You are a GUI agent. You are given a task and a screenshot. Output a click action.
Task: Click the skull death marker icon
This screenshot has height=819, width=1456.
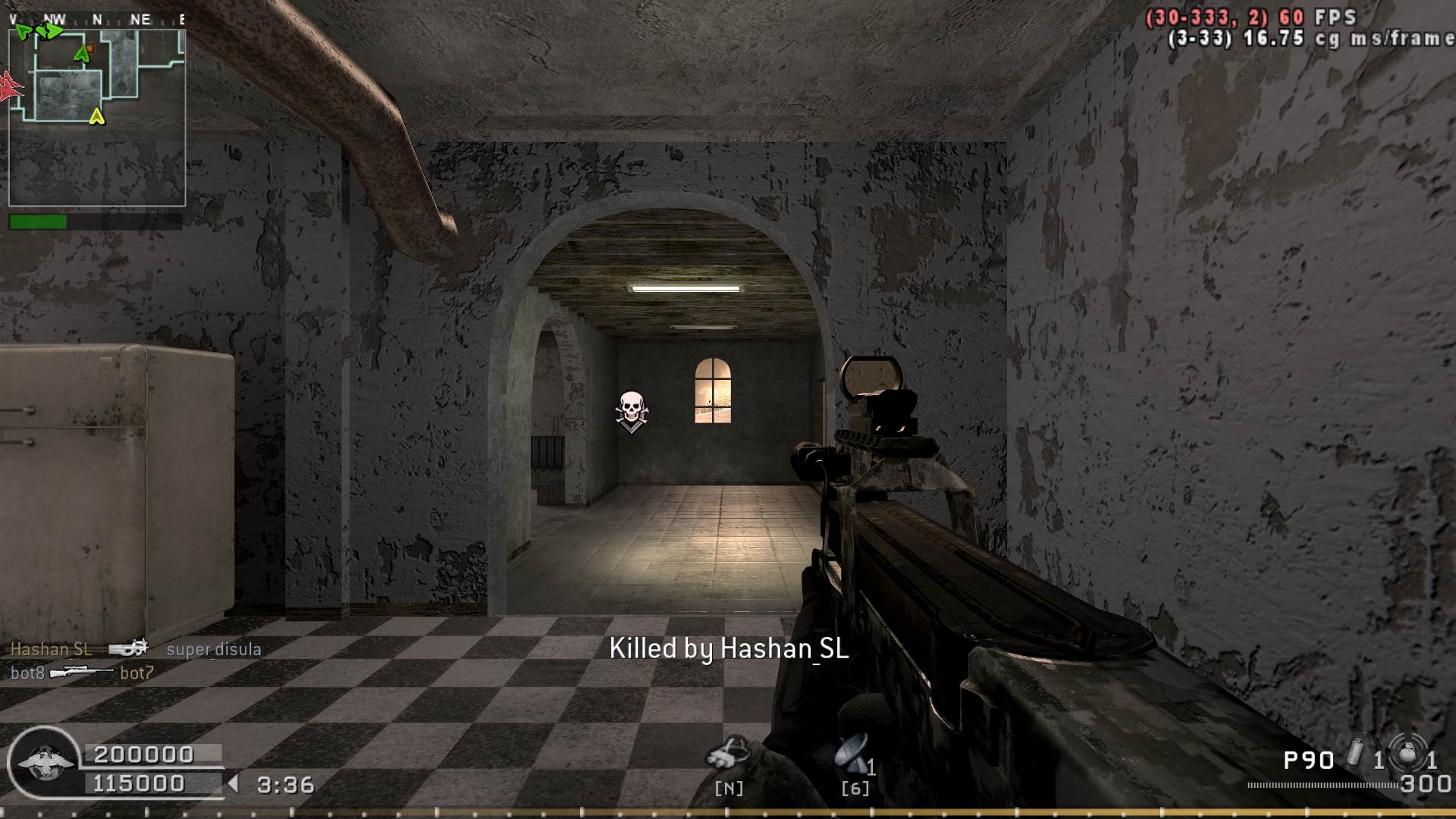pyautogui.click(x=631, y=411)
